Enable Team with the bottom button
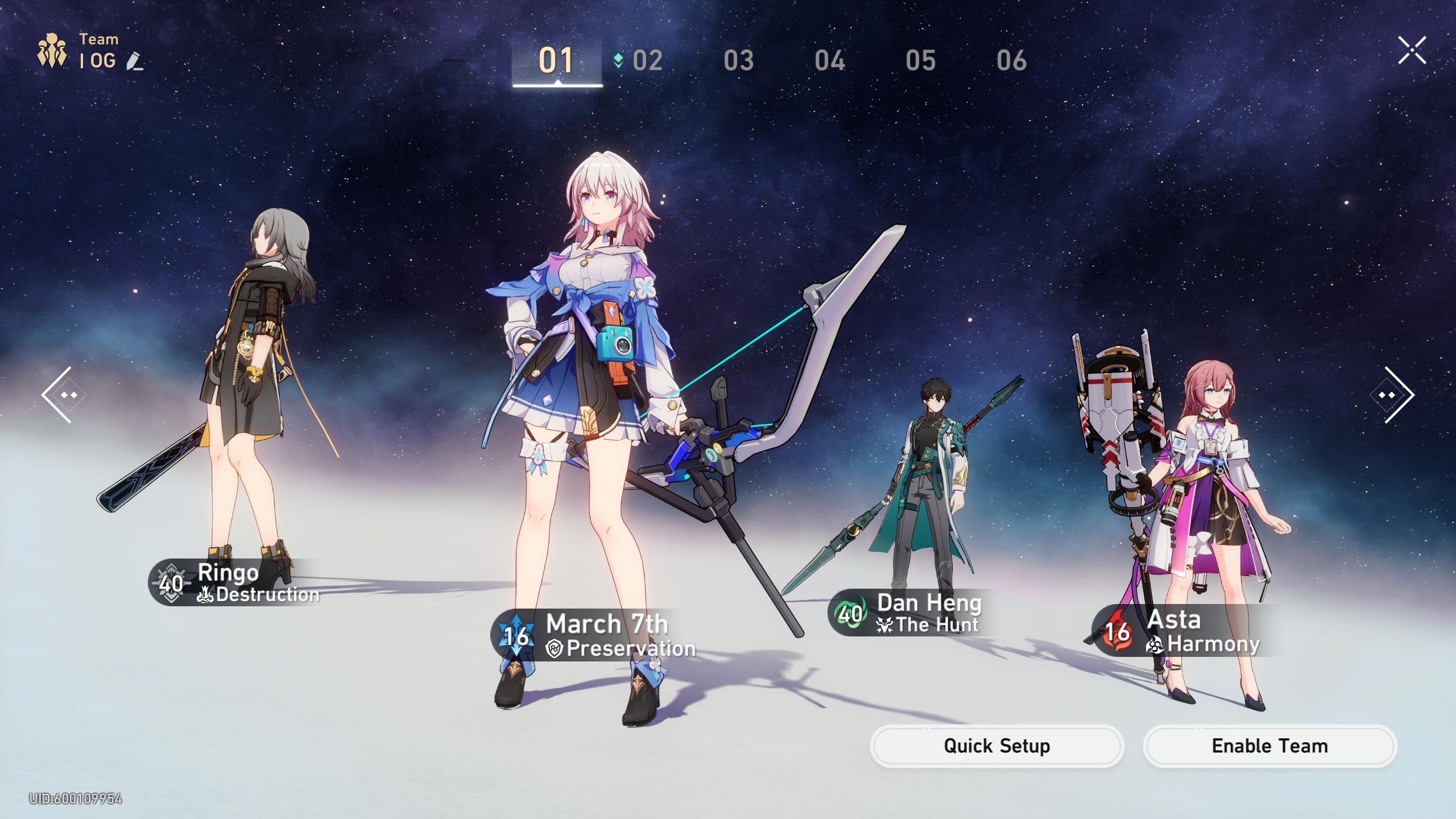Viewport: 1456px width, 819px height. click(x=1269, y=746)
